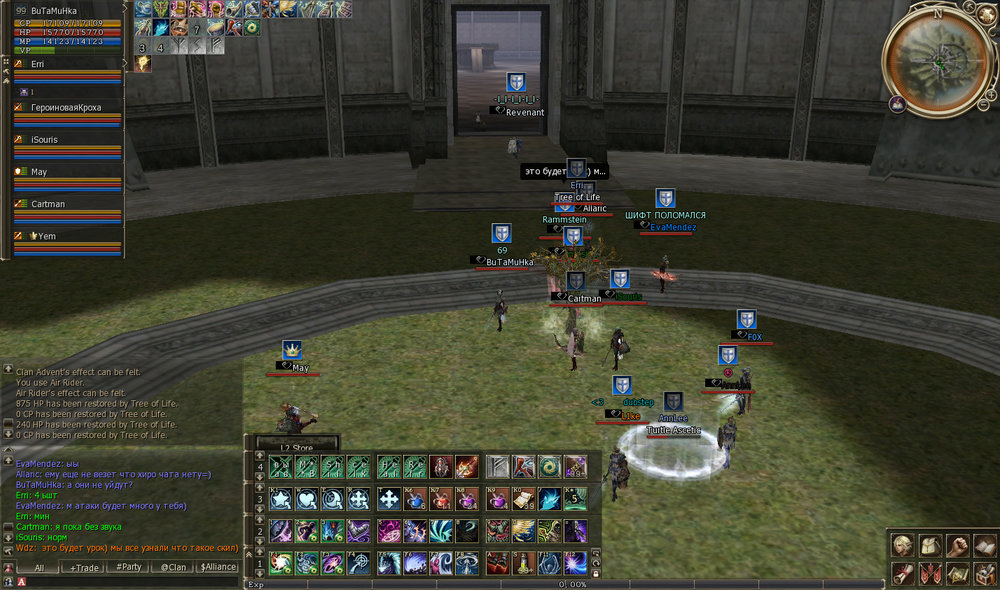The width and height of the screenshot is (1000, 590).
Task: Click the chat text input field
Action: click(x=130, y=581)
